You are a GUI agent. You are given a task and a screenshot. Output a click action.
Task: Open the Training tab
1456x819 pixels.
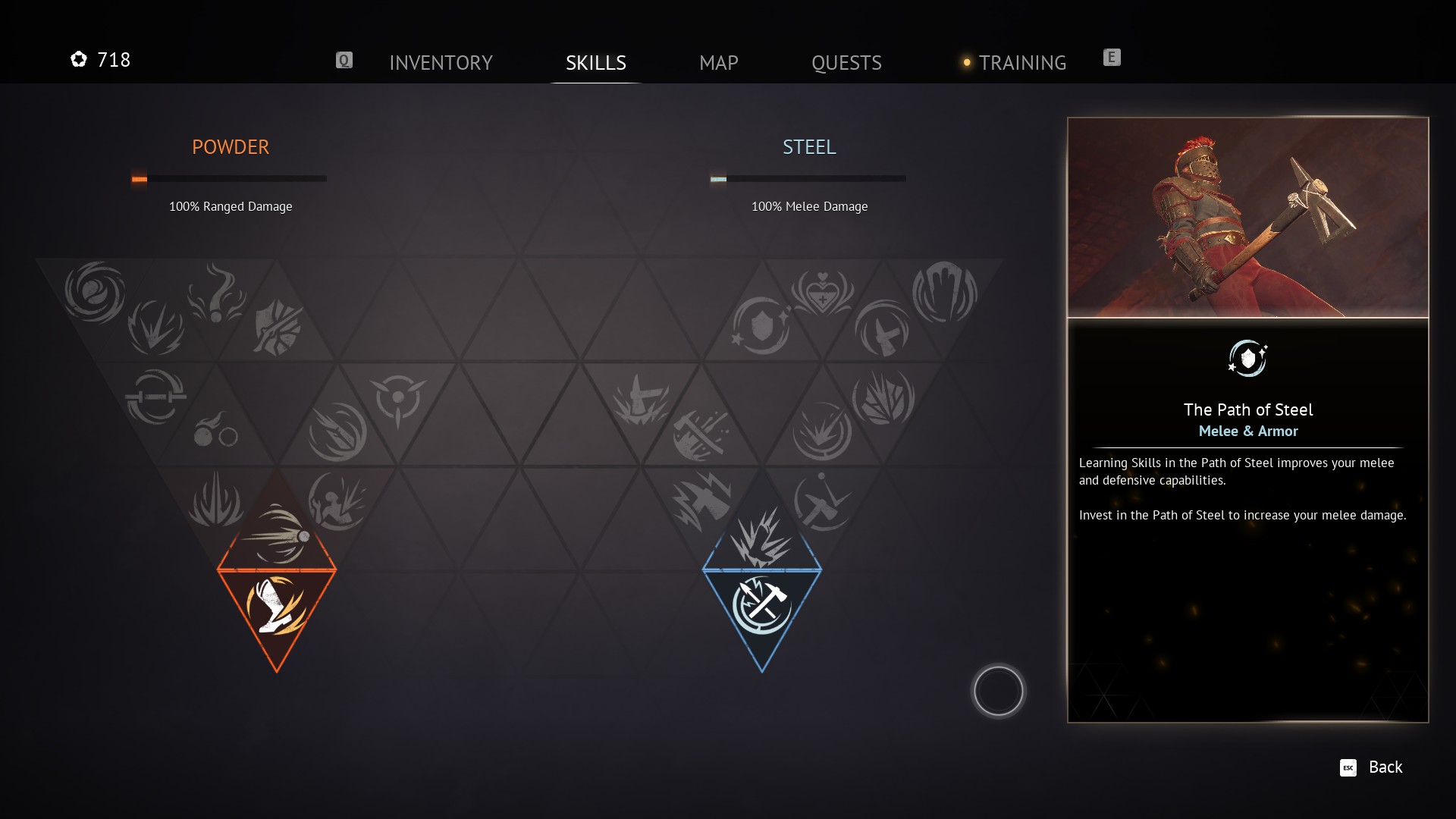tap(1021, 62)
